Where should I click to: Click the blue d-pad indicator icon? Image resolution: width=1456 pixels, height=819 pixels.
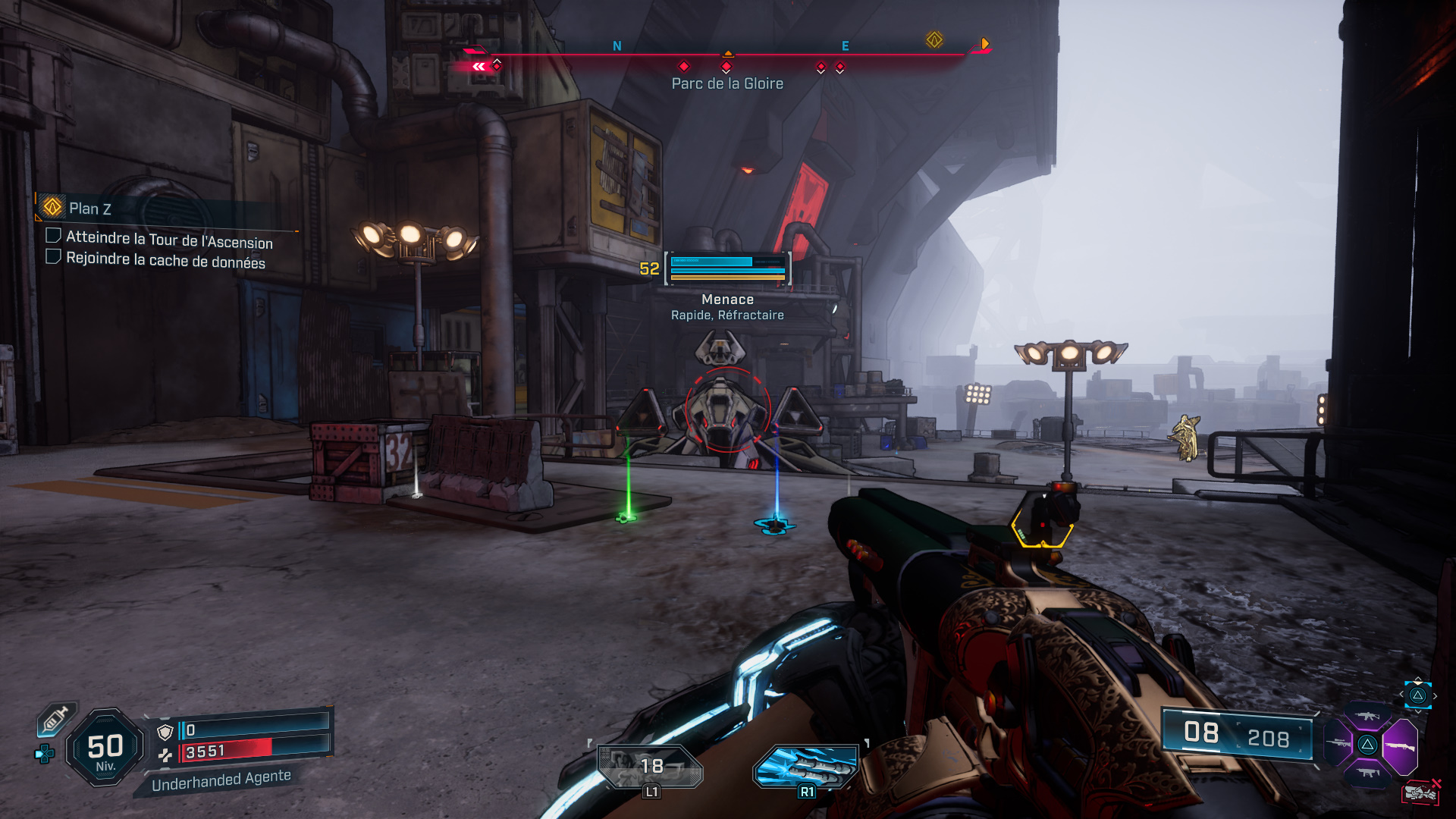(x=45, y=753)
